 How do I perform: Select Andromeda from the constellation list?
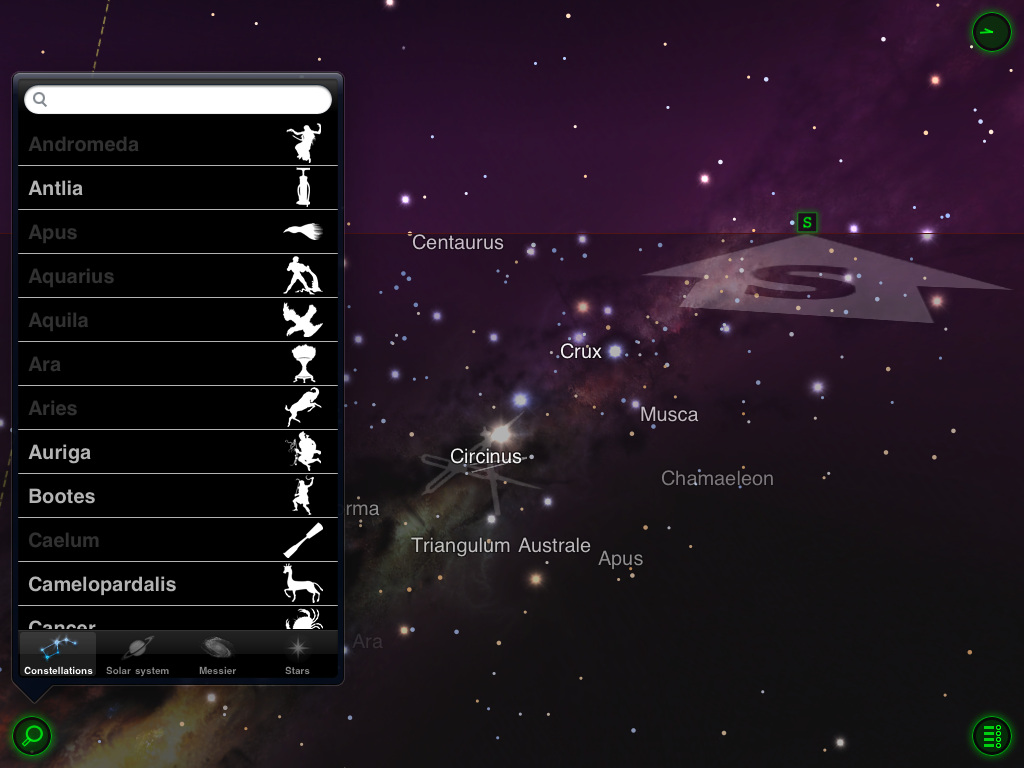tap(178, 144)
